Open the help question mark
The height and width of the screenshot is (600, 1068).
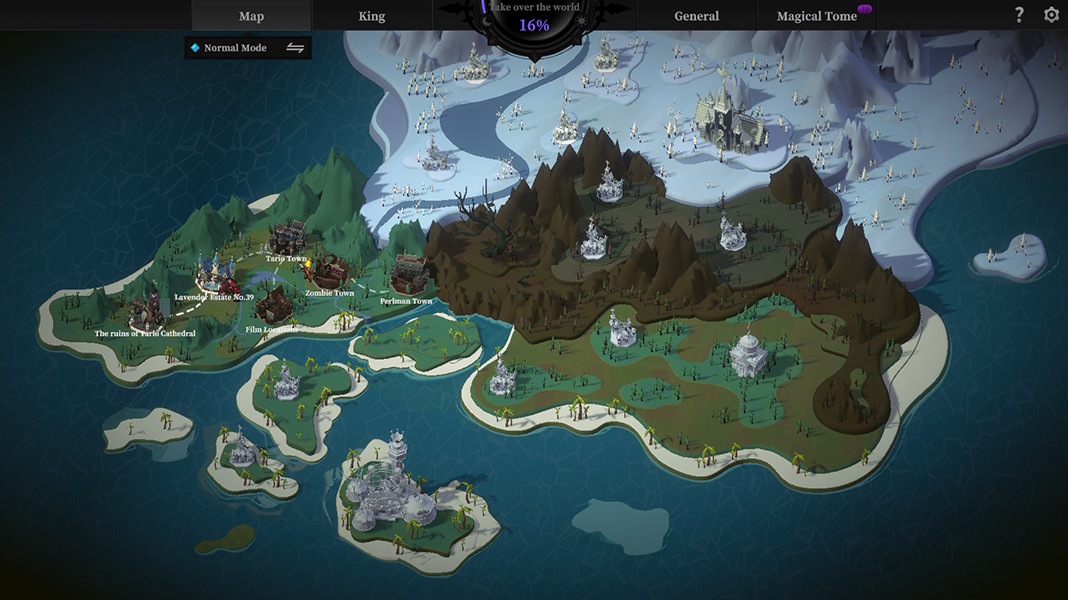[1019, 15]
